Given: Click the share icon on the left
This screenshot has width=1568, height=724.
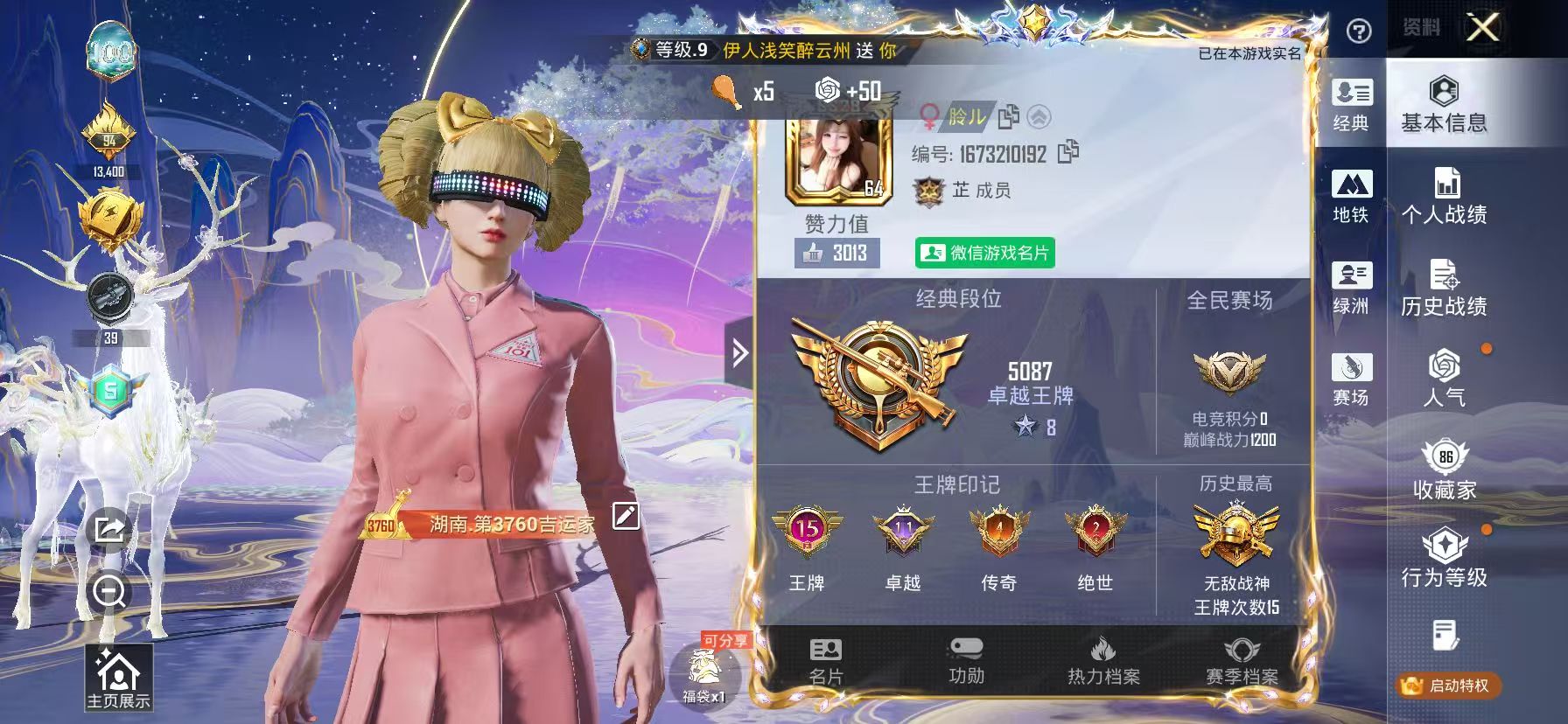Looking at the screenshot, I should pos(108,527).
